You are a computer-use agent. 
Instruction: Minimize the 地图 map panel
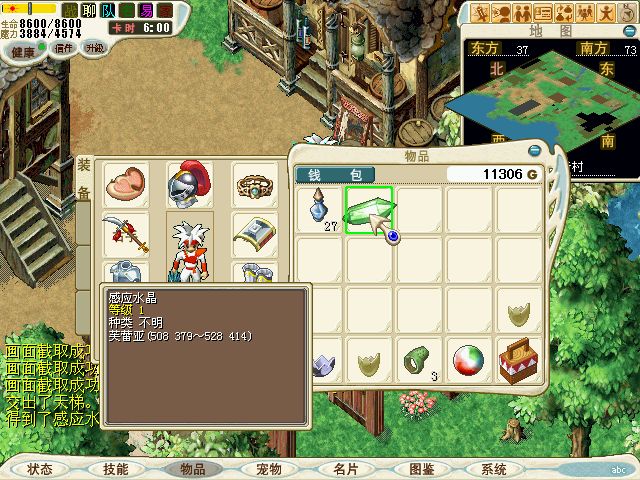(x=631, y=30)
